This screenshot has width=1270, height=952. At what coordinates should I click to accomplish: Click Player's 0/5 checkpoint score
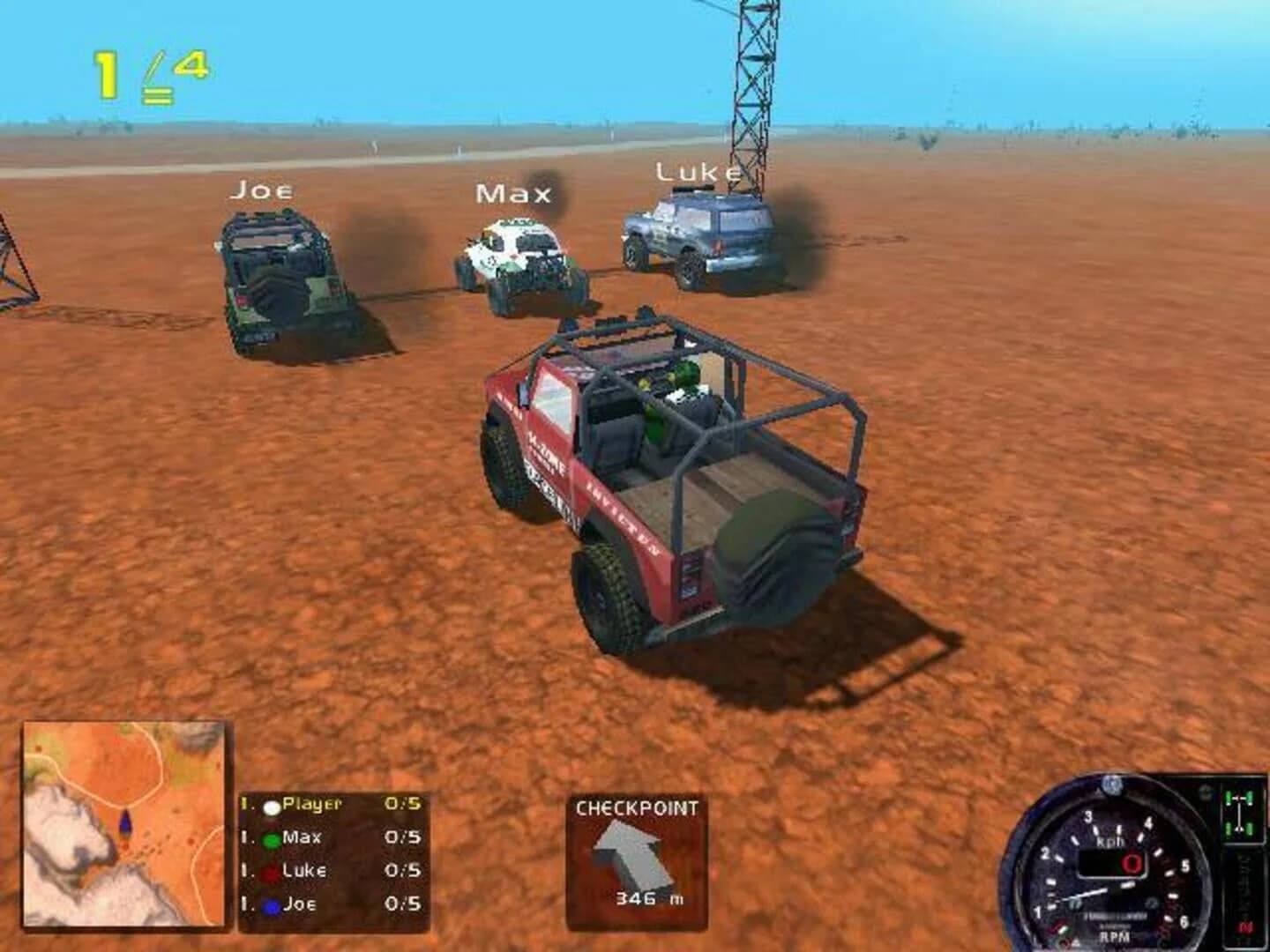click(x=402, y=805)
